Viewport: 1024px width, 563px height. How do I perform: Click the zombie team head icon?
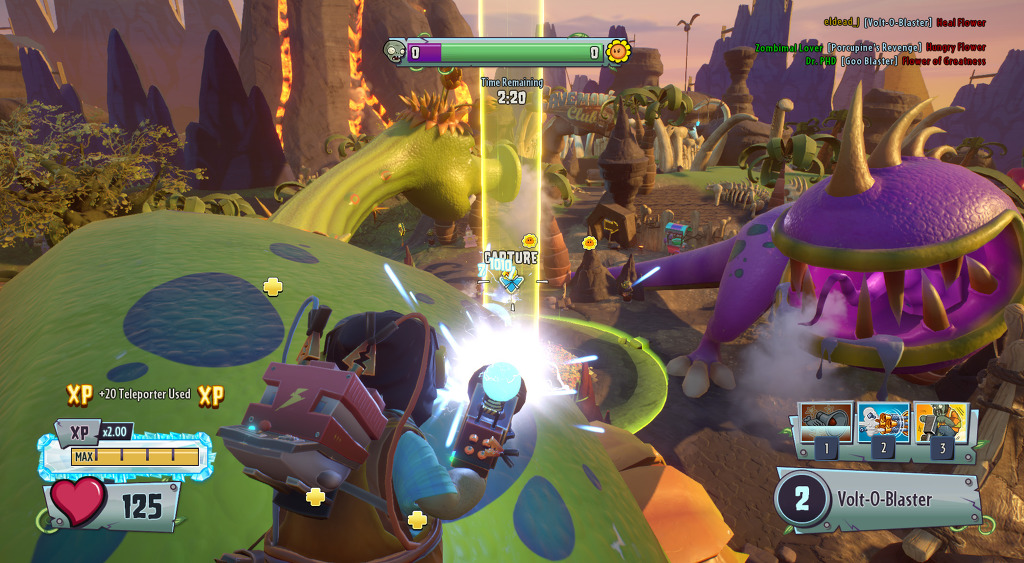[x=395, y=51]
